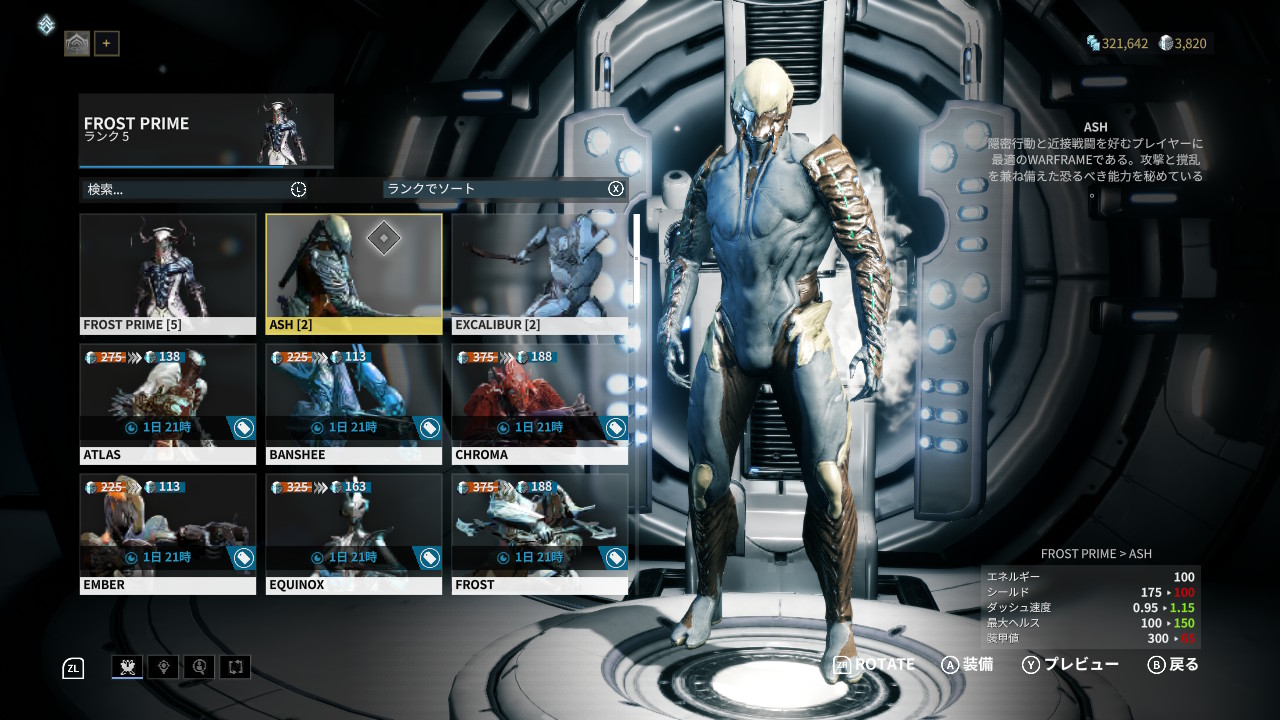Open the player profile avatar icon
Viewport: 1280px width, 720px height.
(77, 43)
